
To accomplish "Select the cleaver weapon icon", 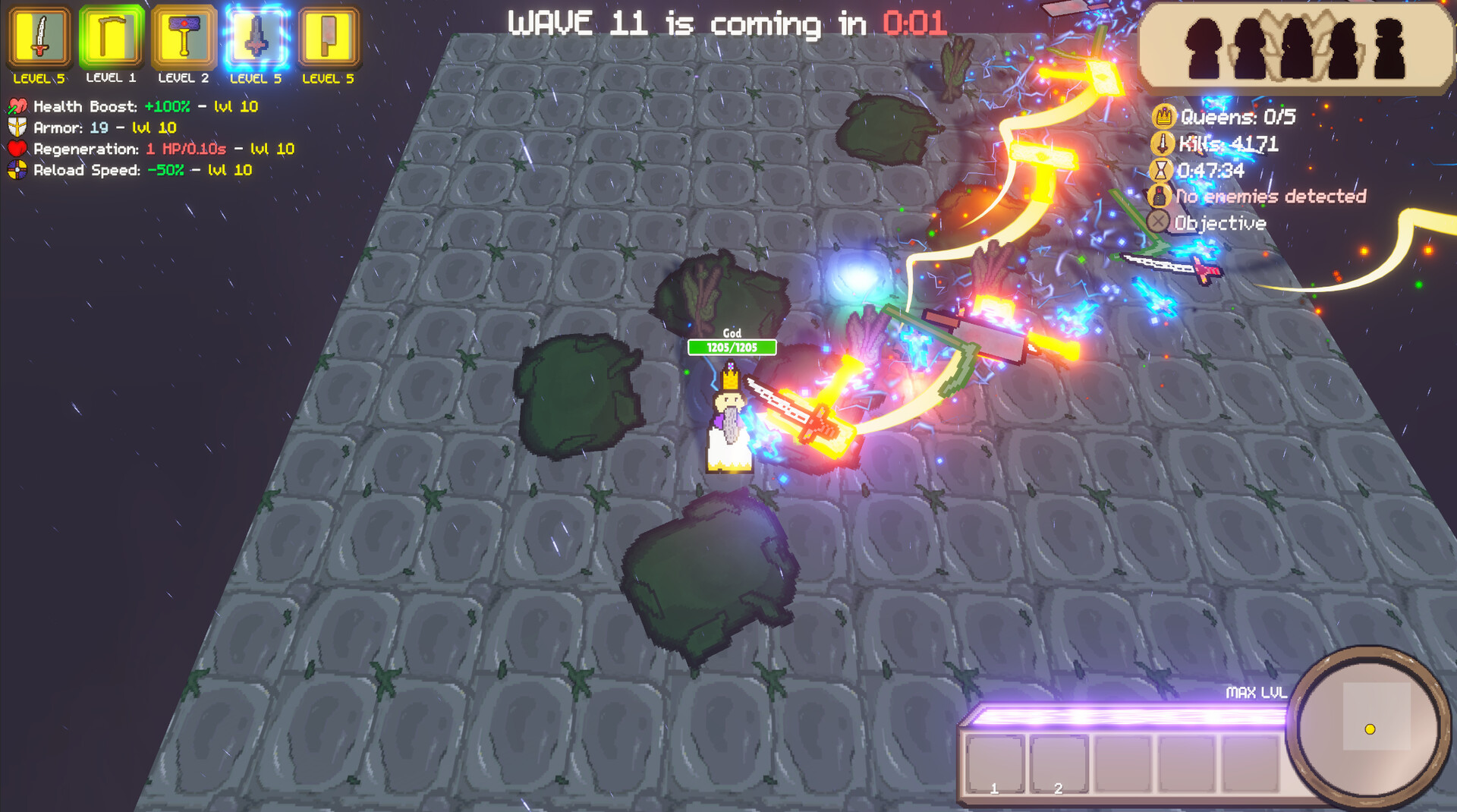I will pyautogui.click(x=328, y=37).
